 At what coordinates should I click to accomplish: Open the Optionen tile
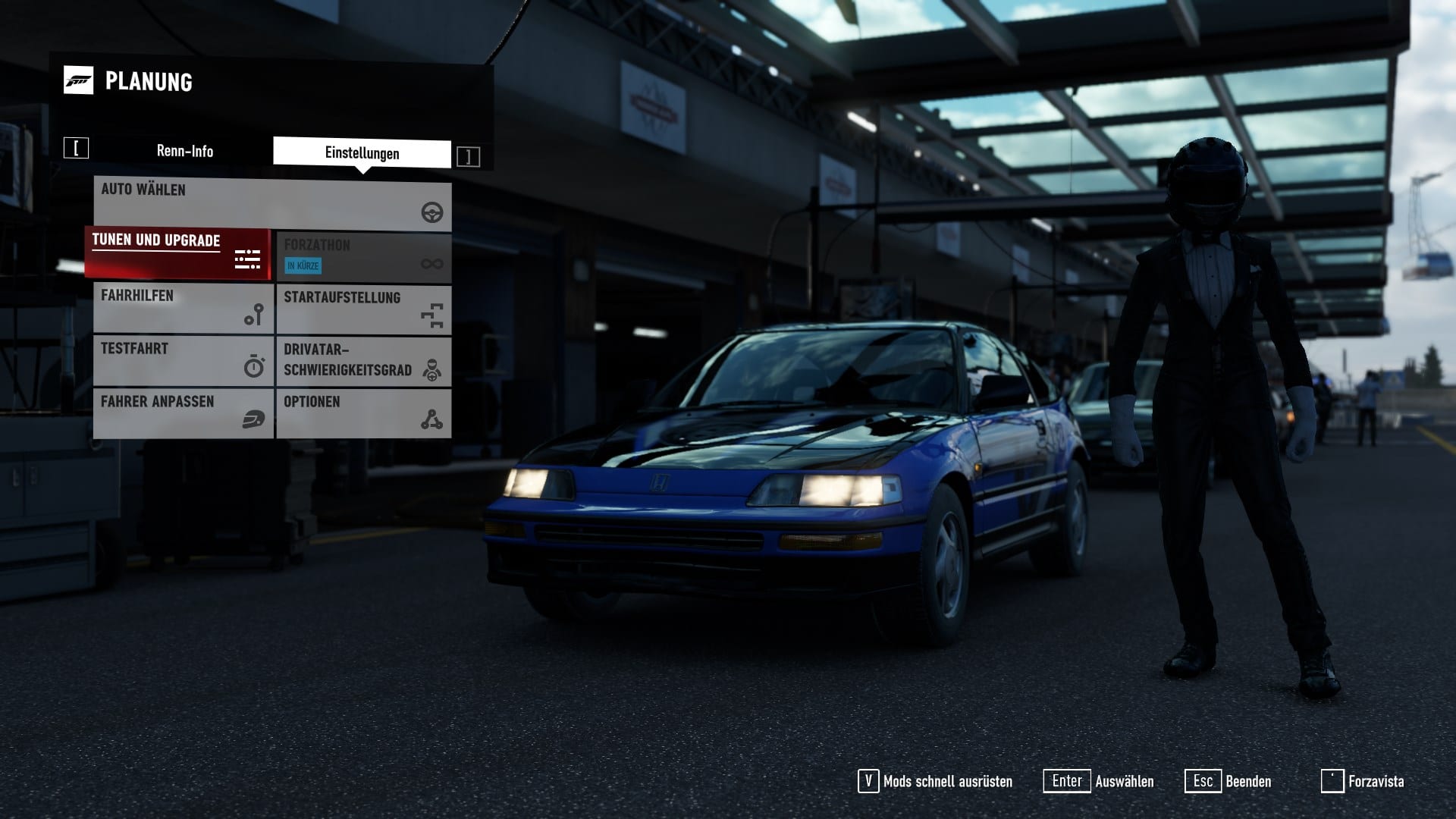coord(363,413)
